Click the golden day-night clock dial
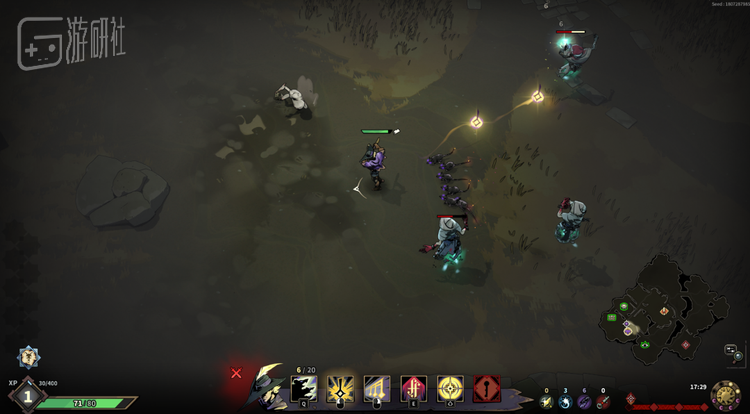This screenshot has height=414, width=750. pyautogui.click(x=726, y=395)
